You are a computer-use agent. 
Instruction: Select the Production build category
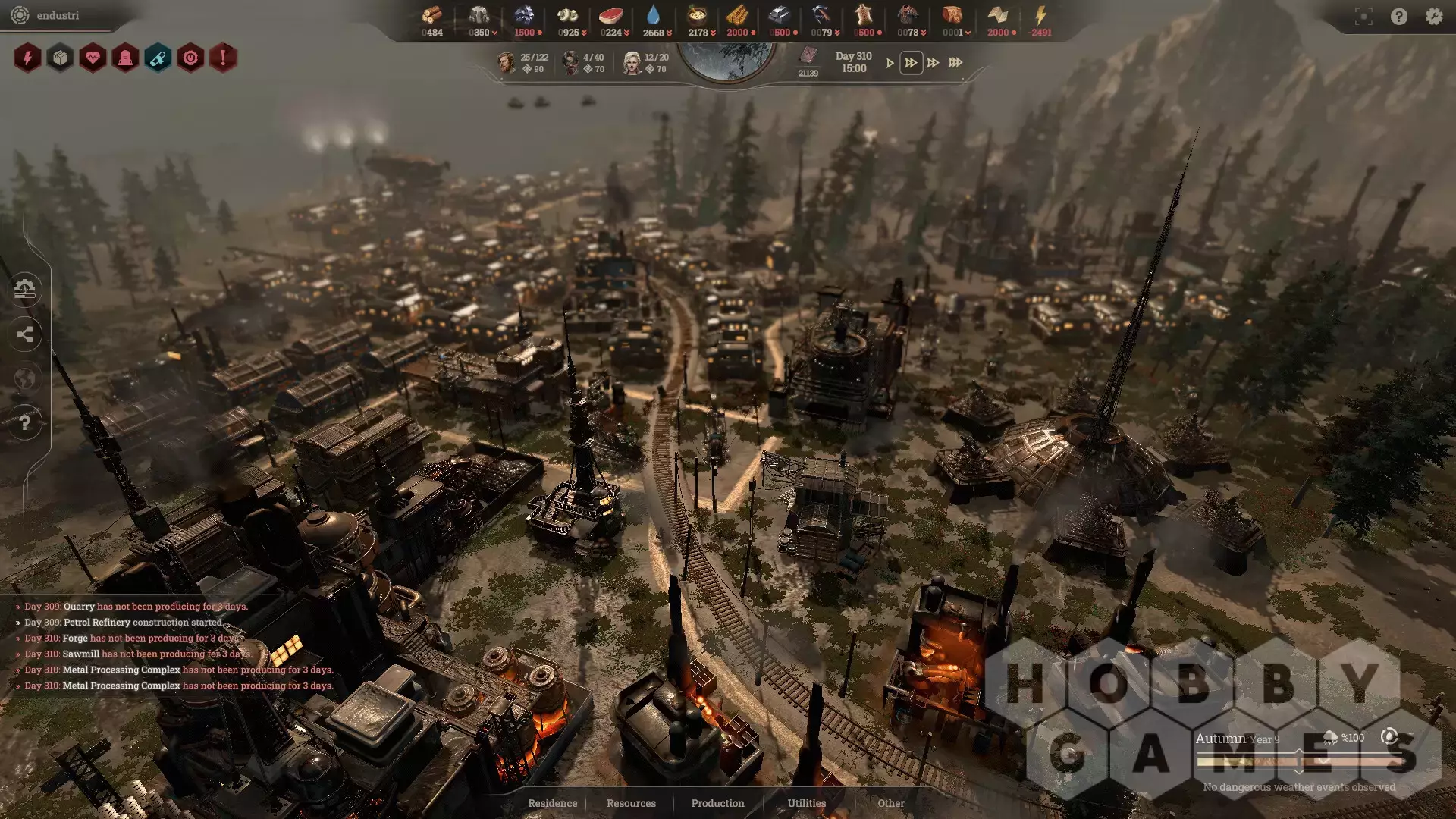pos(717,803)
